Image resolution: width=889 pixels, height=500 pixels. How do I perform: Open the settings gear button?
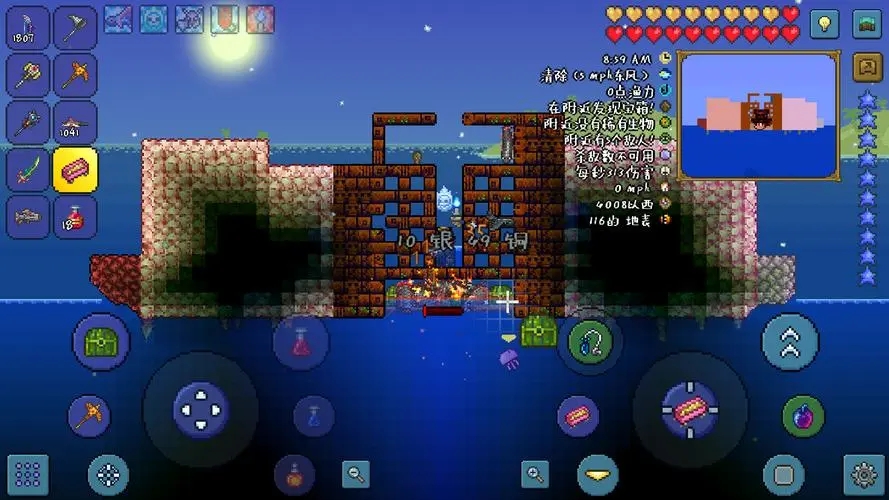click(863, 474)
